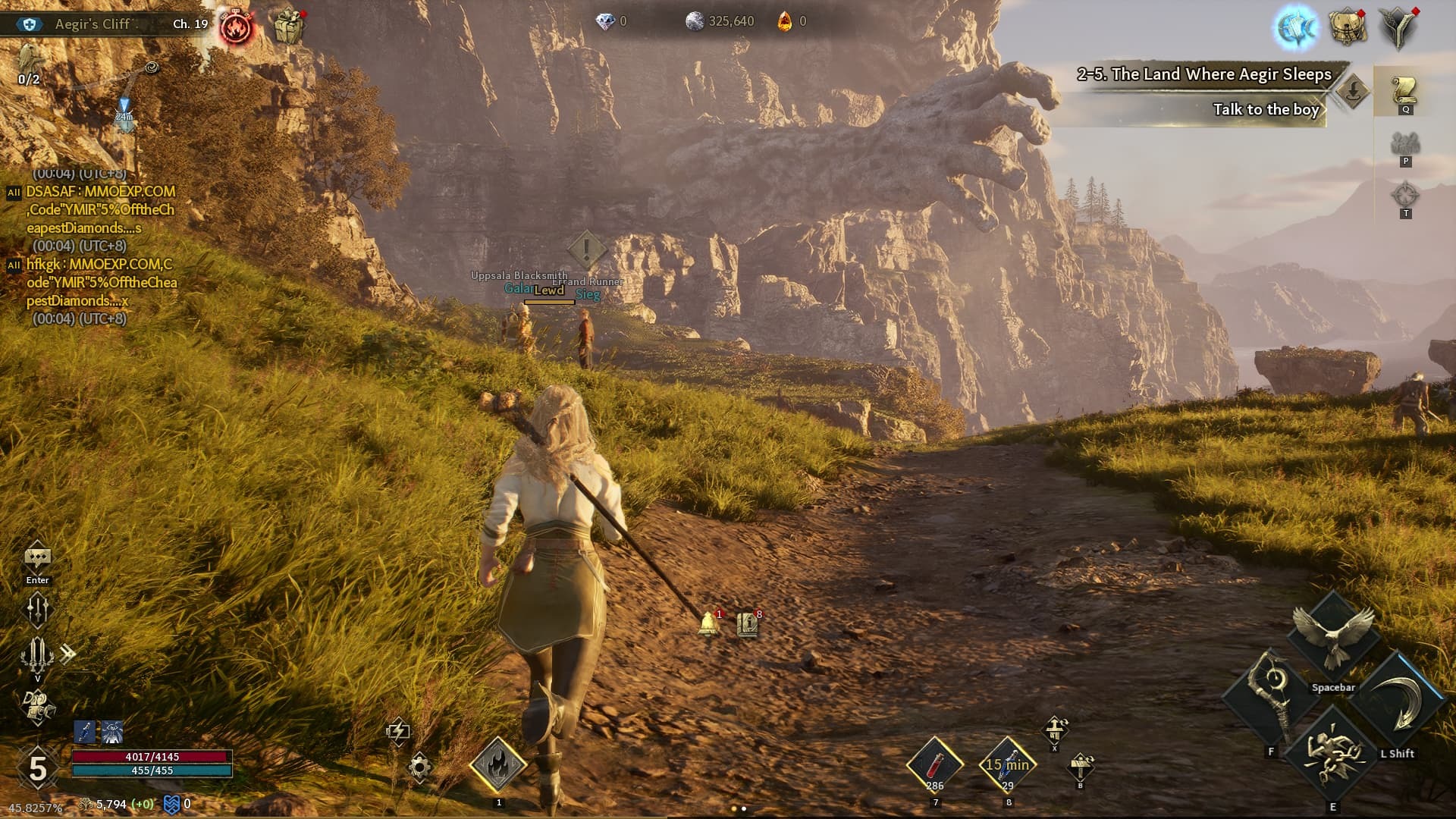Screen dimensions: 1456x819
Task: Select the quest scroll tab
Action: click(1404, 92)
